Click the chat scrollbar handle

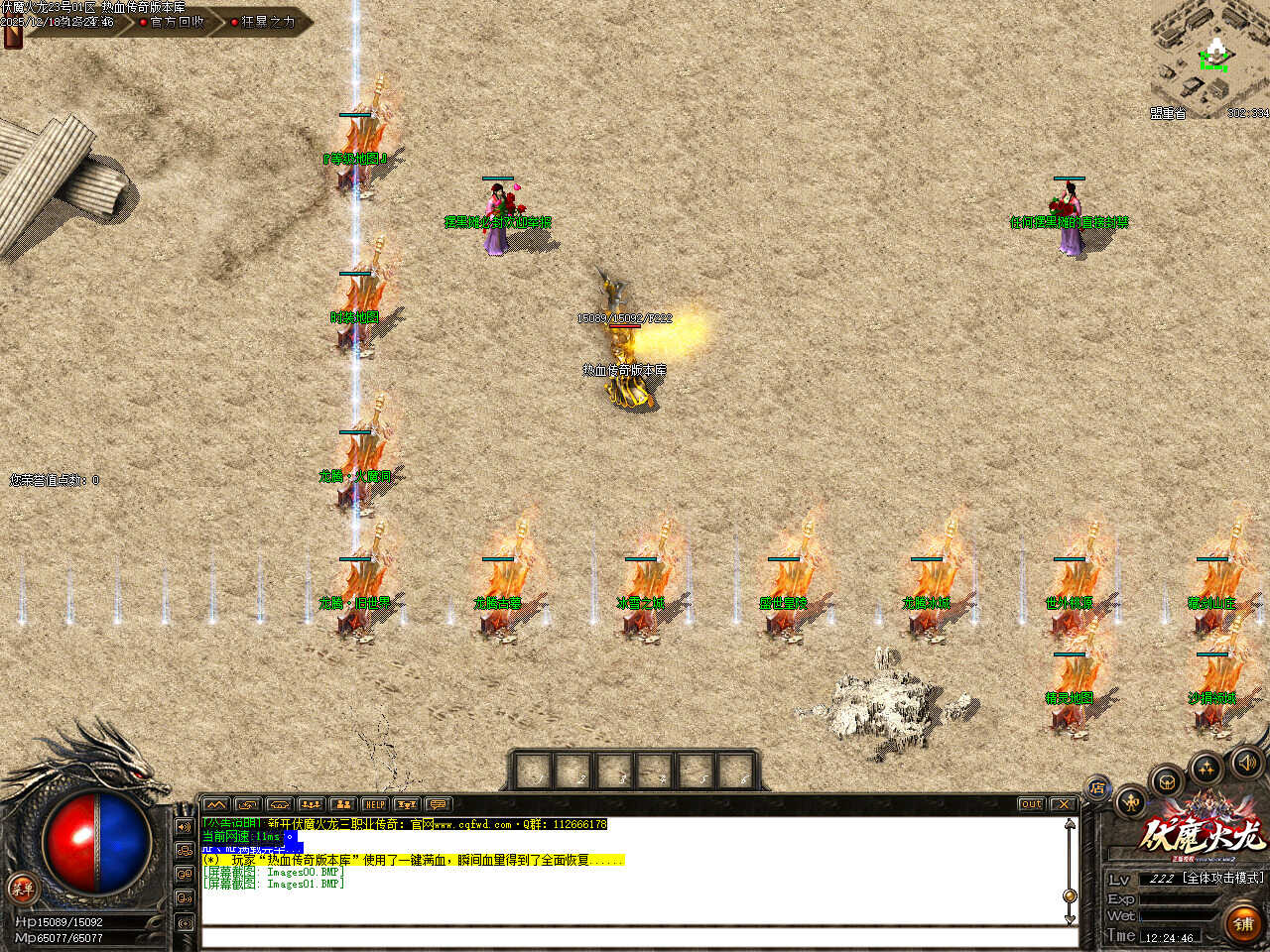pos(1070,894)
